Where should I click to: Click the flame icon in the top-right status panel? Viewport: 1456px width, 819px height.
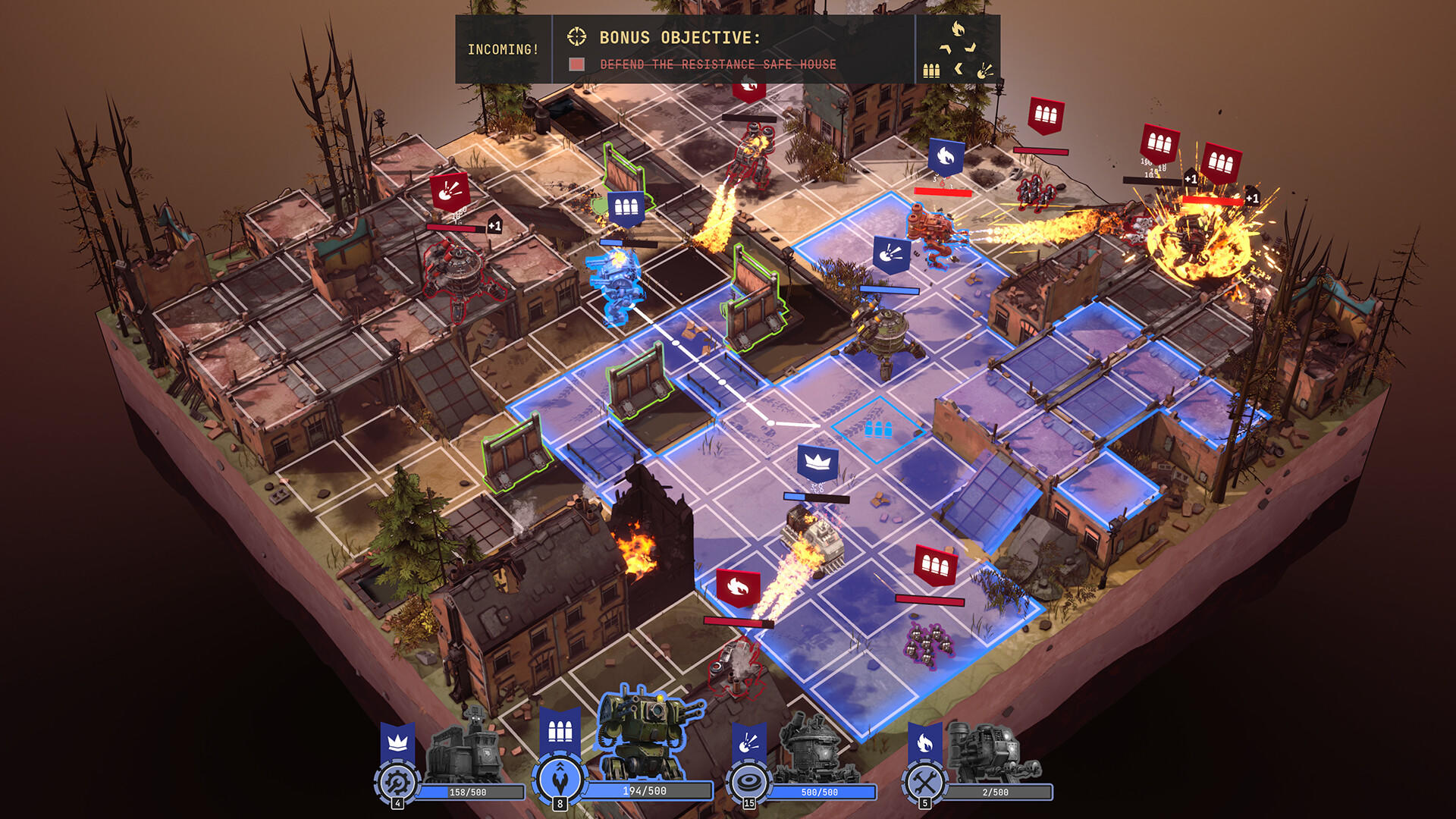pos(957,27)
